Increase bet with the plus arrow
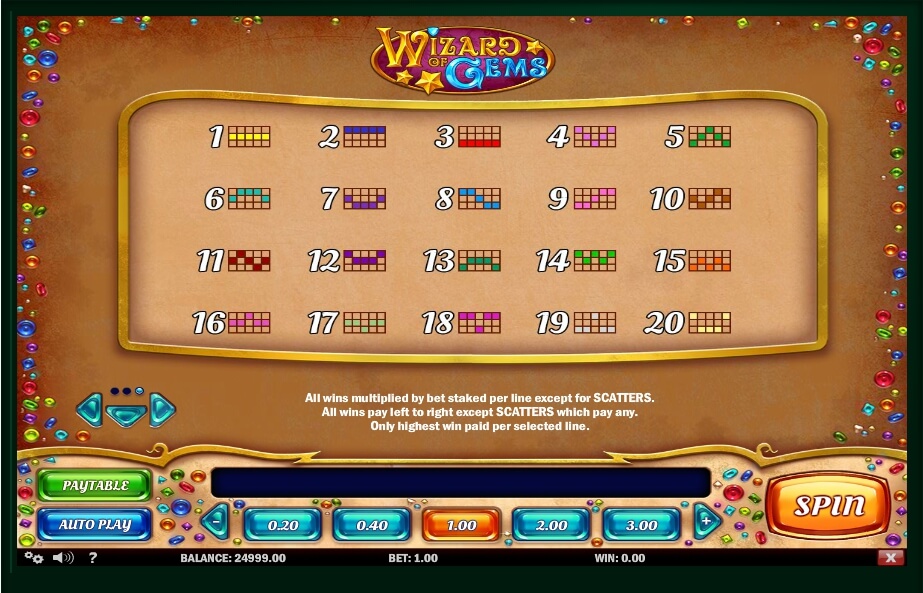The image size is (923, 593). (x=707, y=521)
